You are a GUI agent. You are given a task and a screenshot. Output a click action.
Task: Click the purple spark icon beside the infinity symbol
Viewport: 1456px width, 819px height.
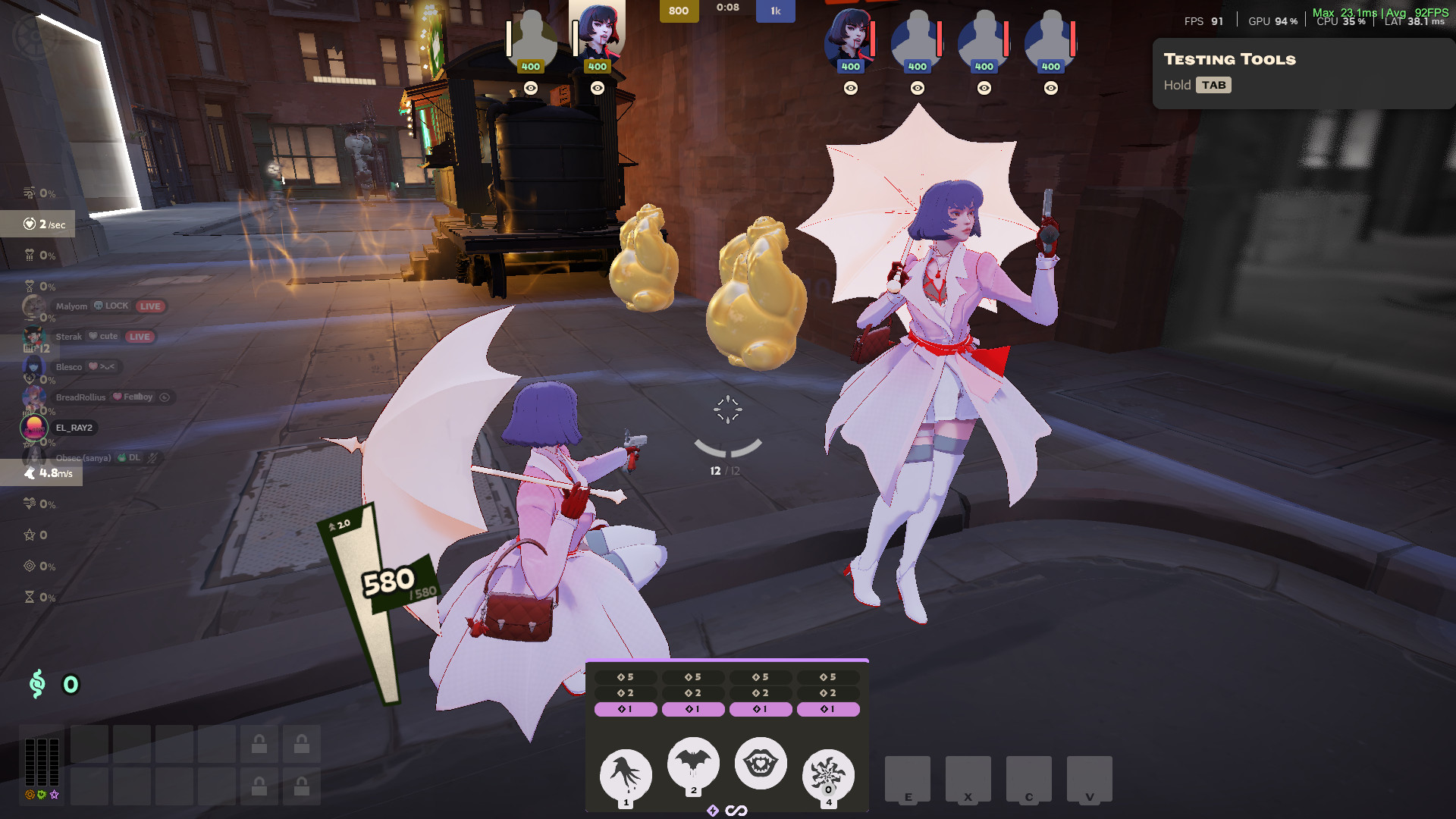pos(714,809)
